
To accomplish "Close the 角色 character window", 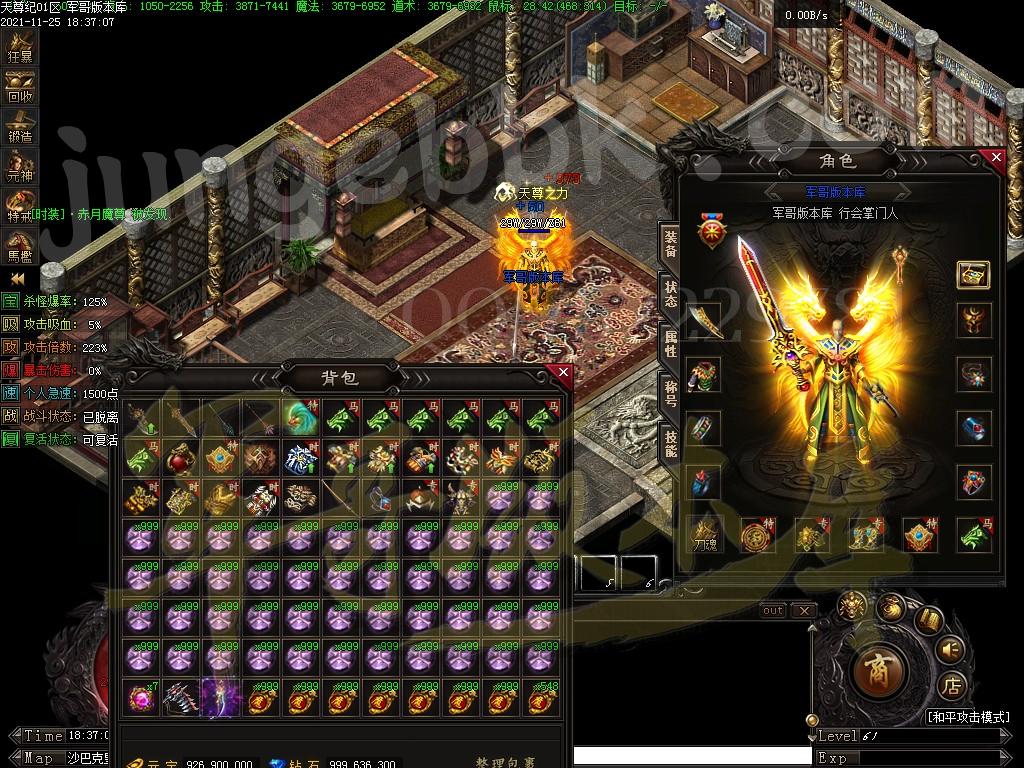I will (x=995, y=157).
